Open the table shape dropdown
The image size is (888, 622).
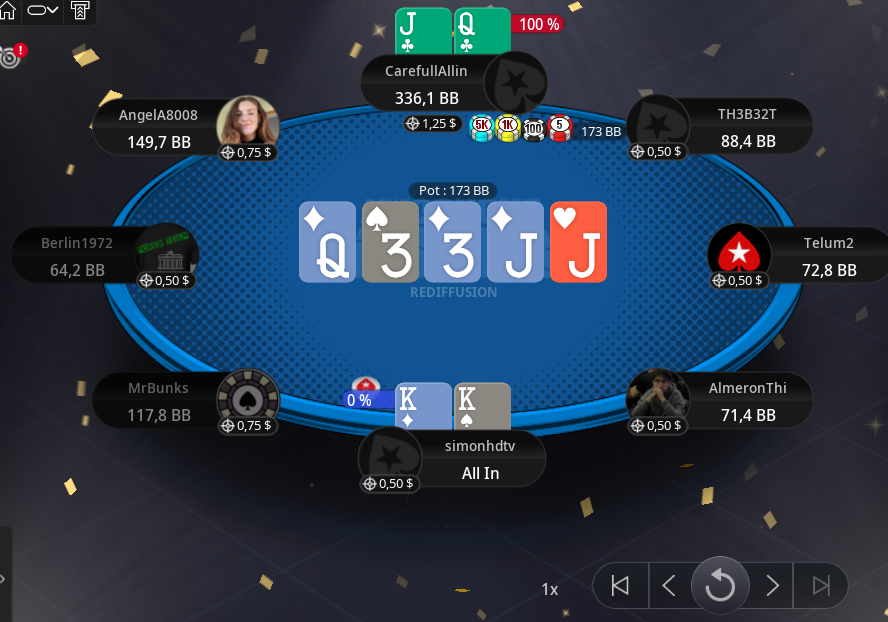tap(43, 10)
